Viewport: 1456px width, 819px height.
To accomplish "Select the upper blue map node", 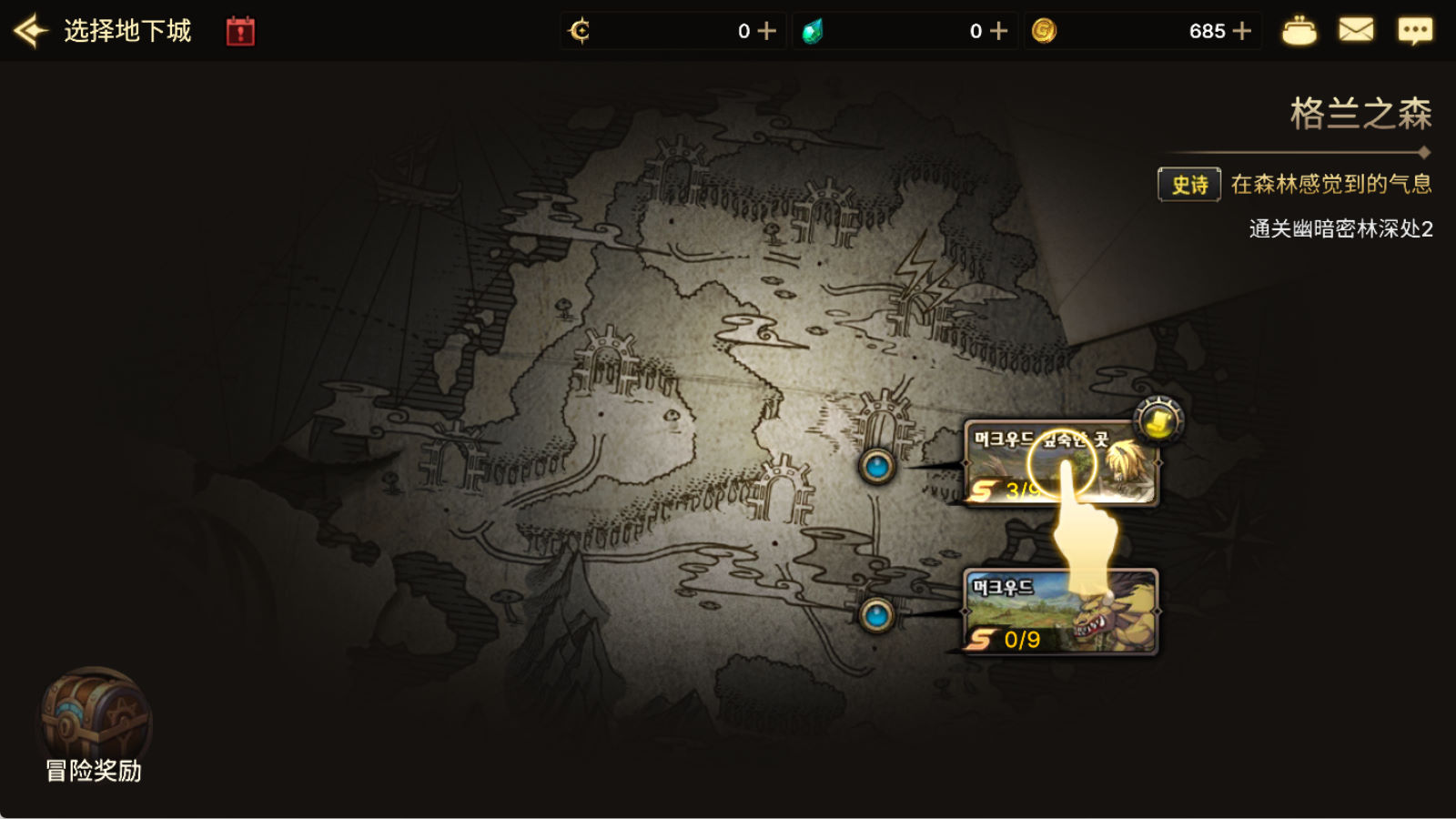I will coord(877,467).
